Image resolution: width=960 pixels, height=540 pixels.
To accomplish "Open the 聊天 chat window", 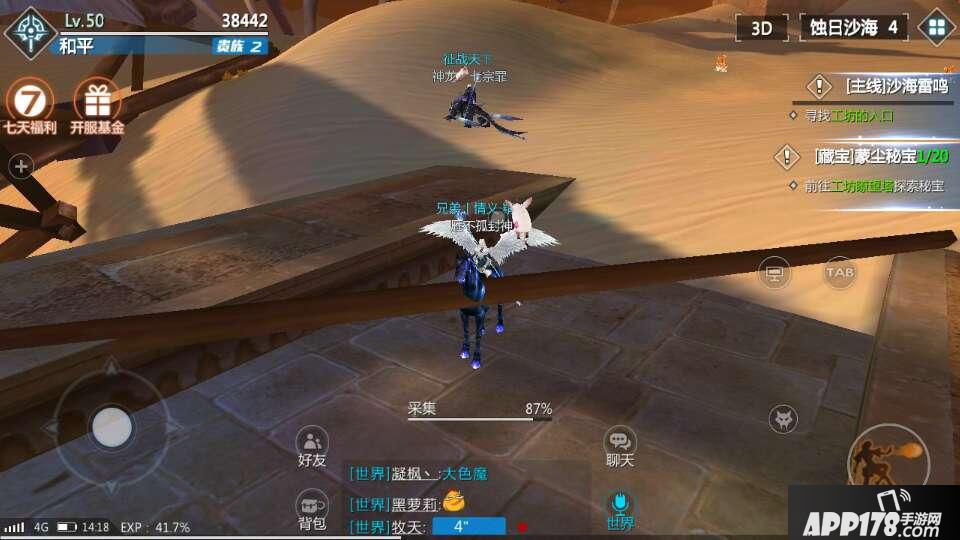I will pos(620,447).
